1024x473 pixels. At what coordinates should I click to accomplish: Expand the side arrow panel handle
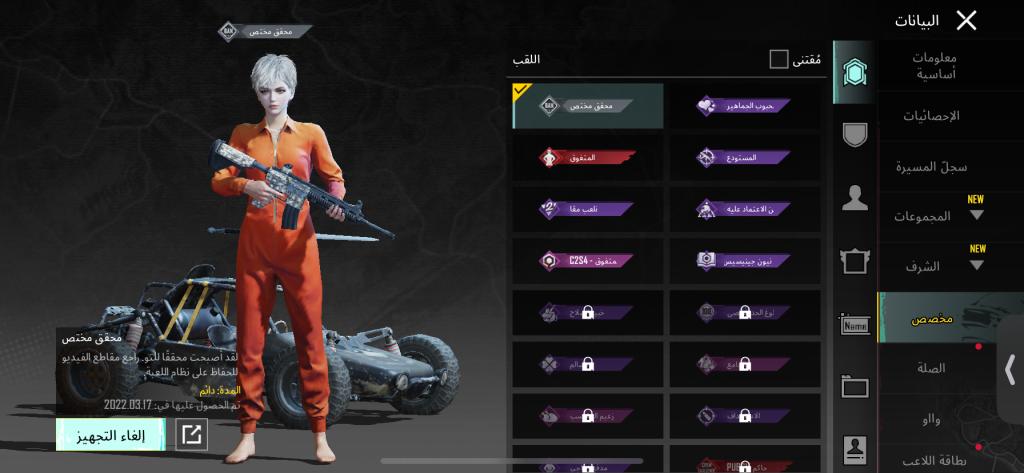pos(1011,366)
